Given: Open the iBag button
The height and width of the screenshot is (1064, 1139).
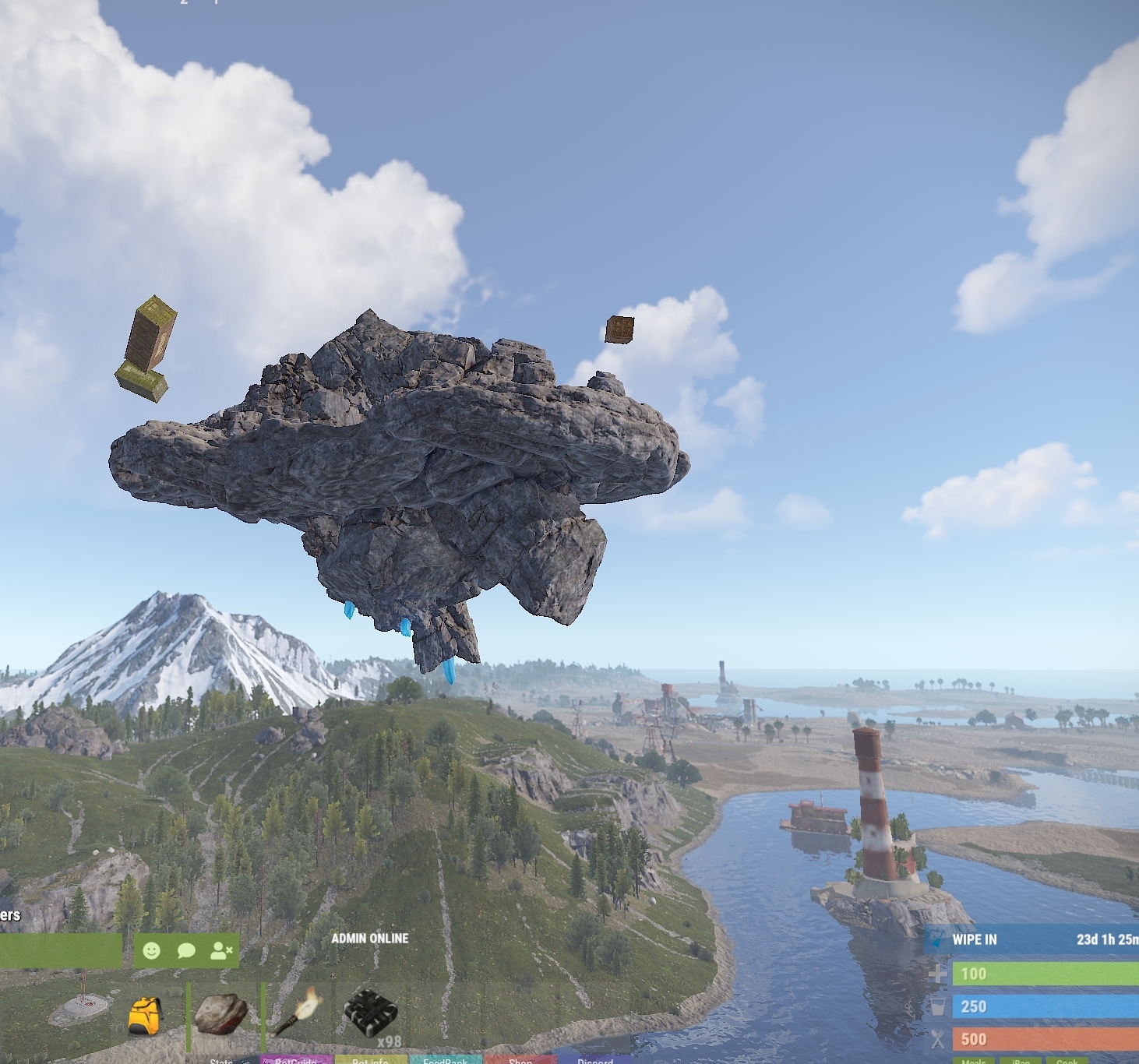Looking at the screenshot, I should pos(1021,1061).
